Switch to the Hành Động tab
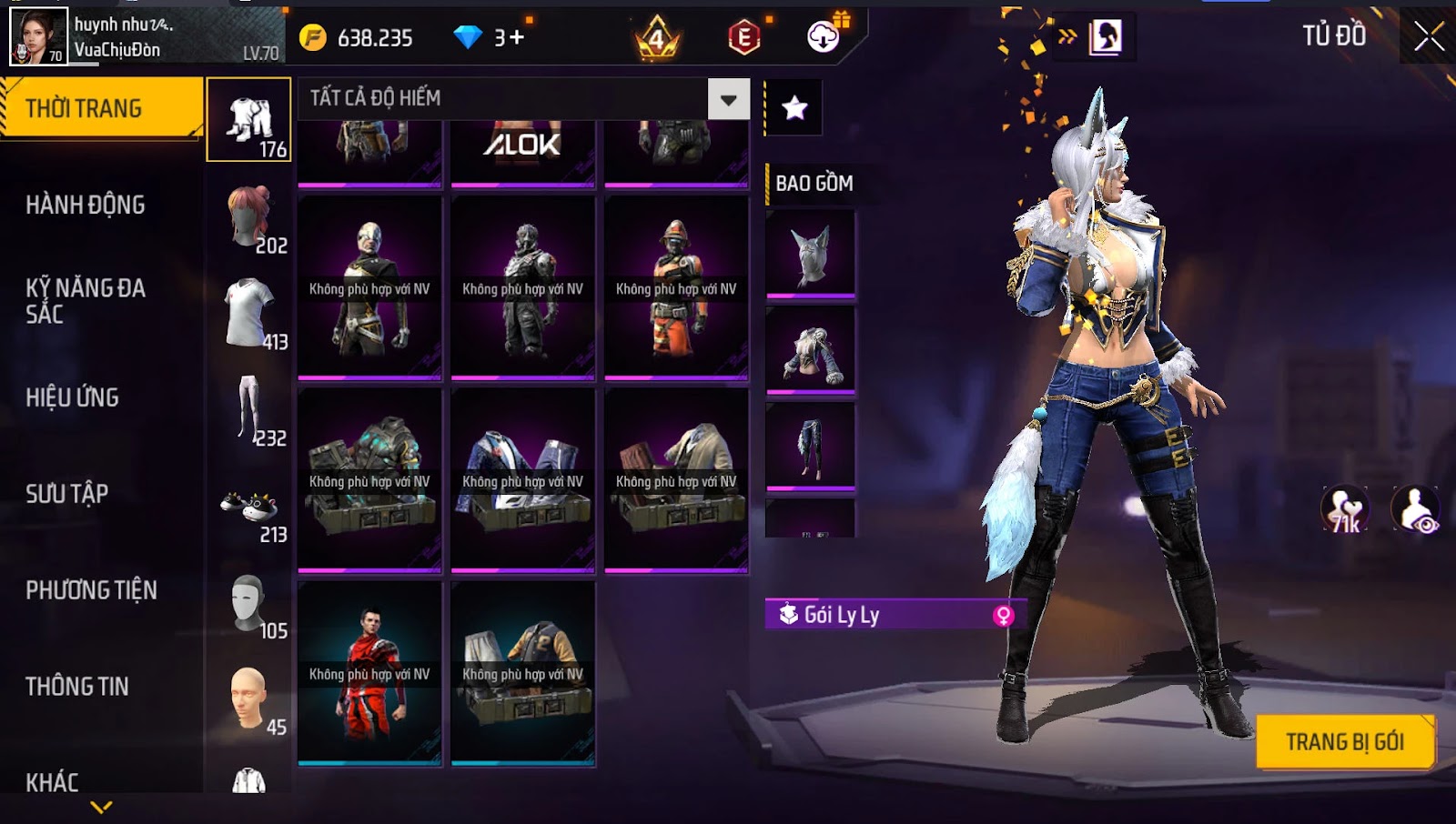The height and width of the screenshot is (824, 1456). (86, 205)
